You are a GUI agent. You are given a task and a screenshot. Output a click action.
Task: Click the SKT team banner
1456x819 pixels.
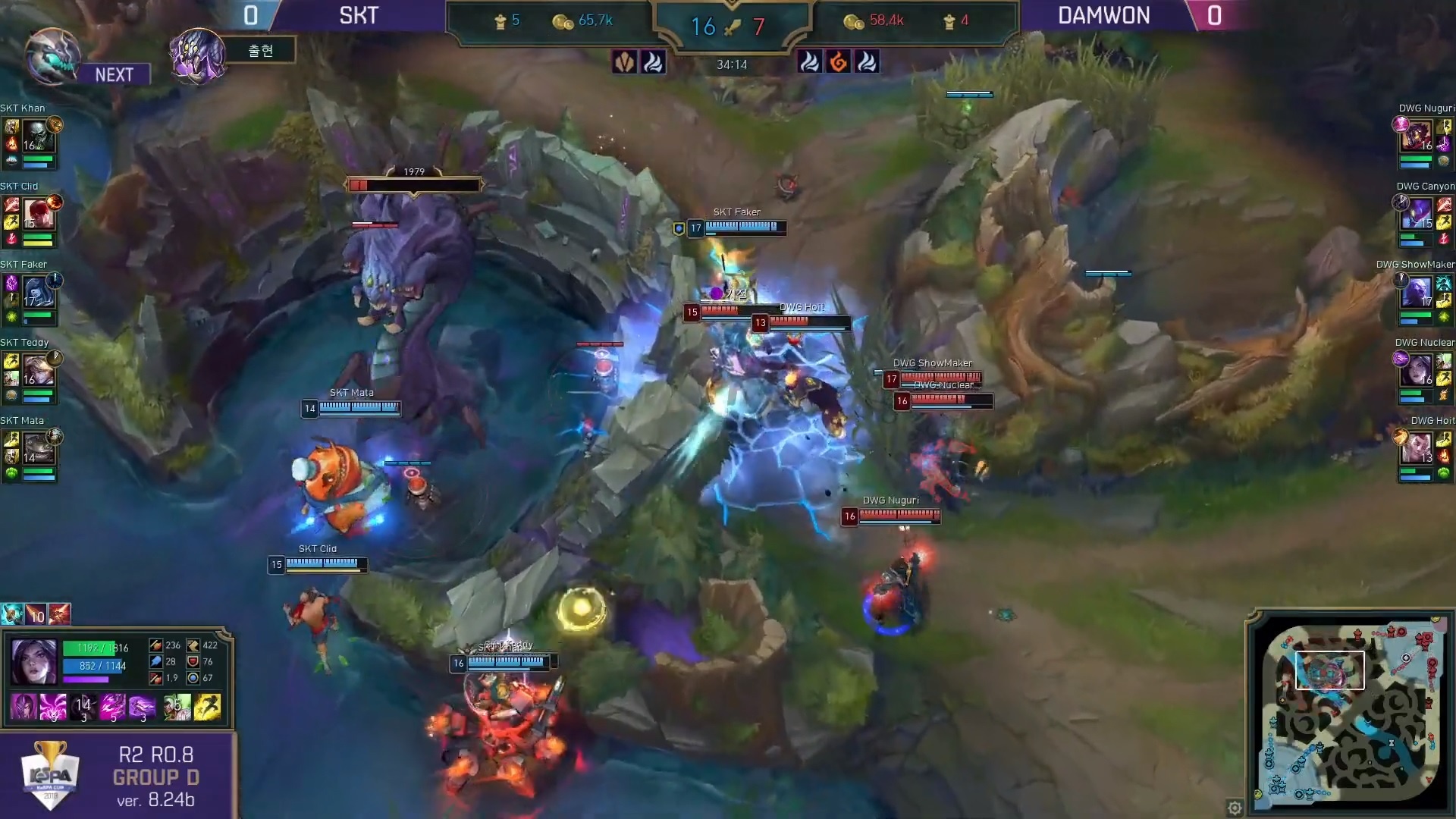[x=358, y=14]
